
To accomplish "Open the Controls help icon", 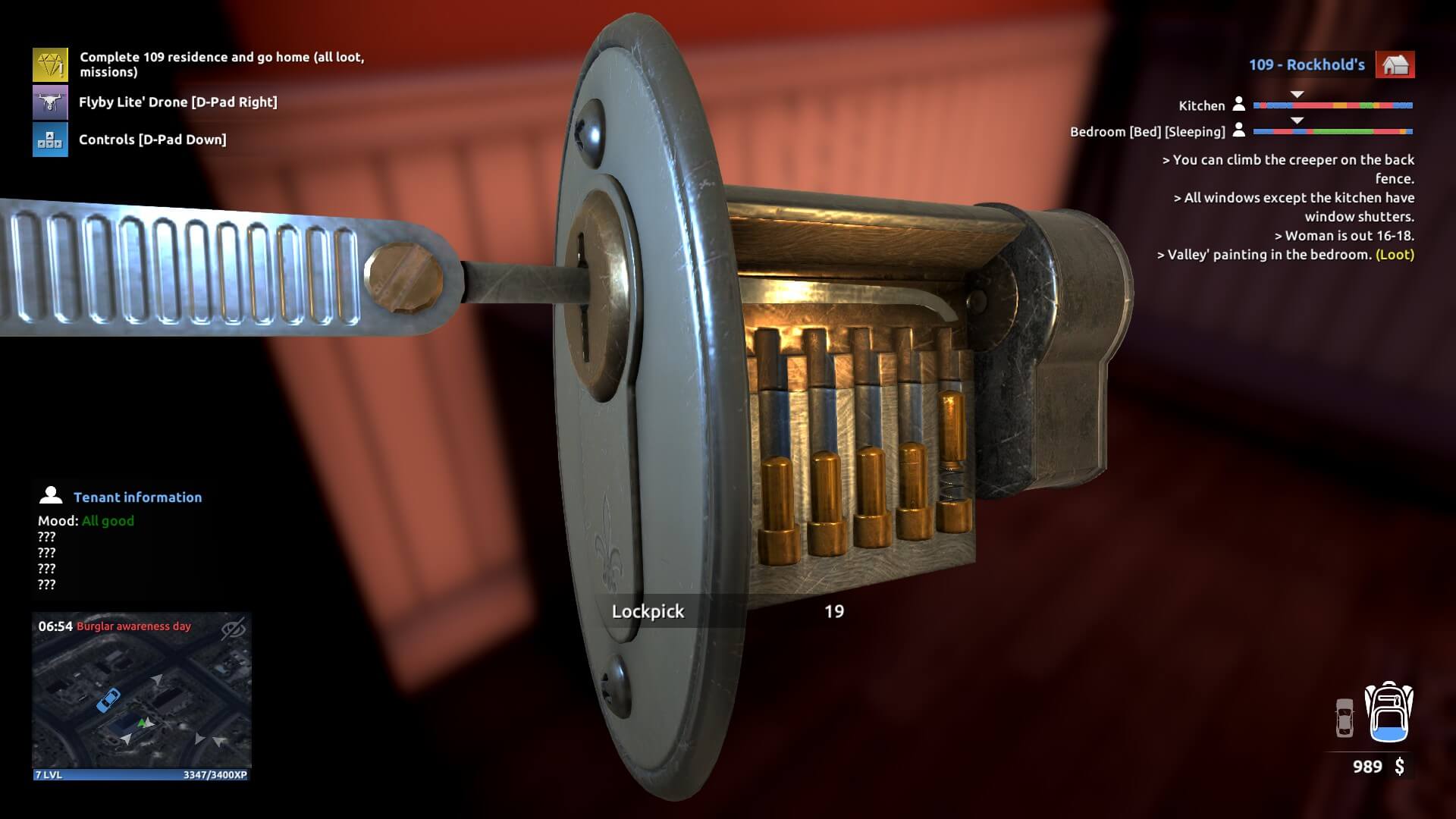I will point(50,140).
